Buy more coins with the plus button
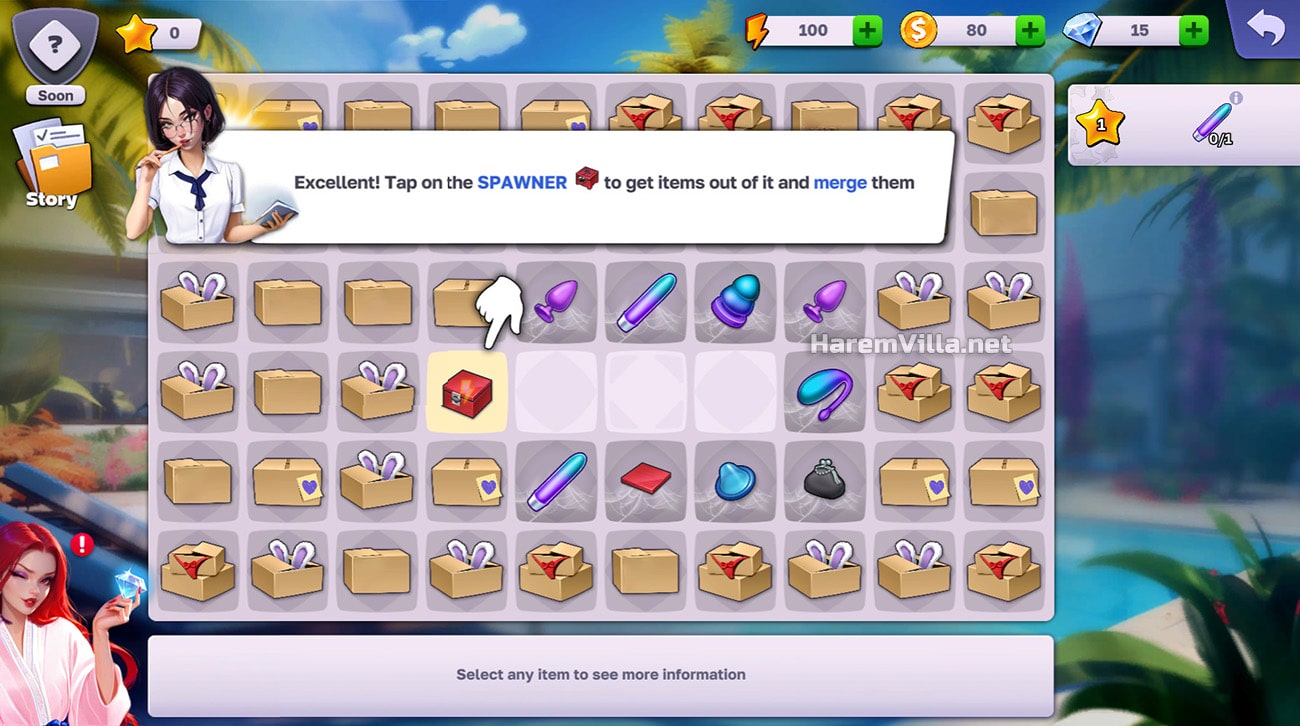 1030,31
